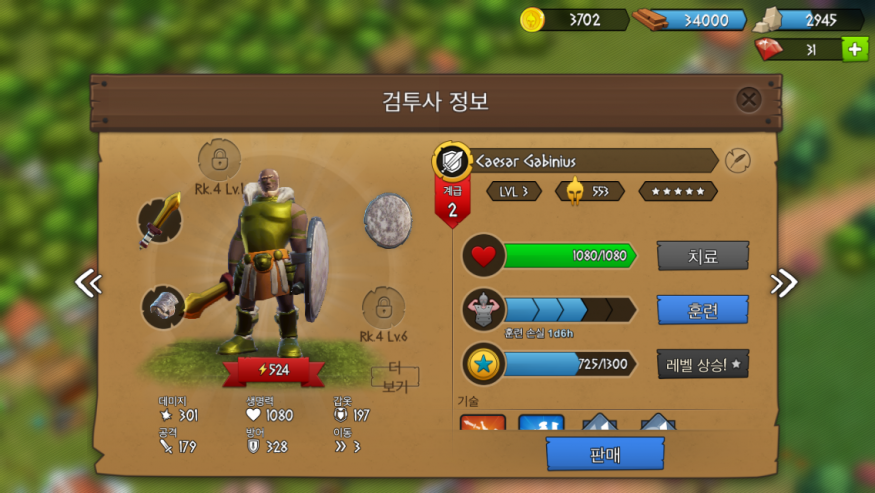Image resolution: width=875 pixels, height=493 pixels.
Task: Start training with the 훈련 button
Action: [702, 309]
